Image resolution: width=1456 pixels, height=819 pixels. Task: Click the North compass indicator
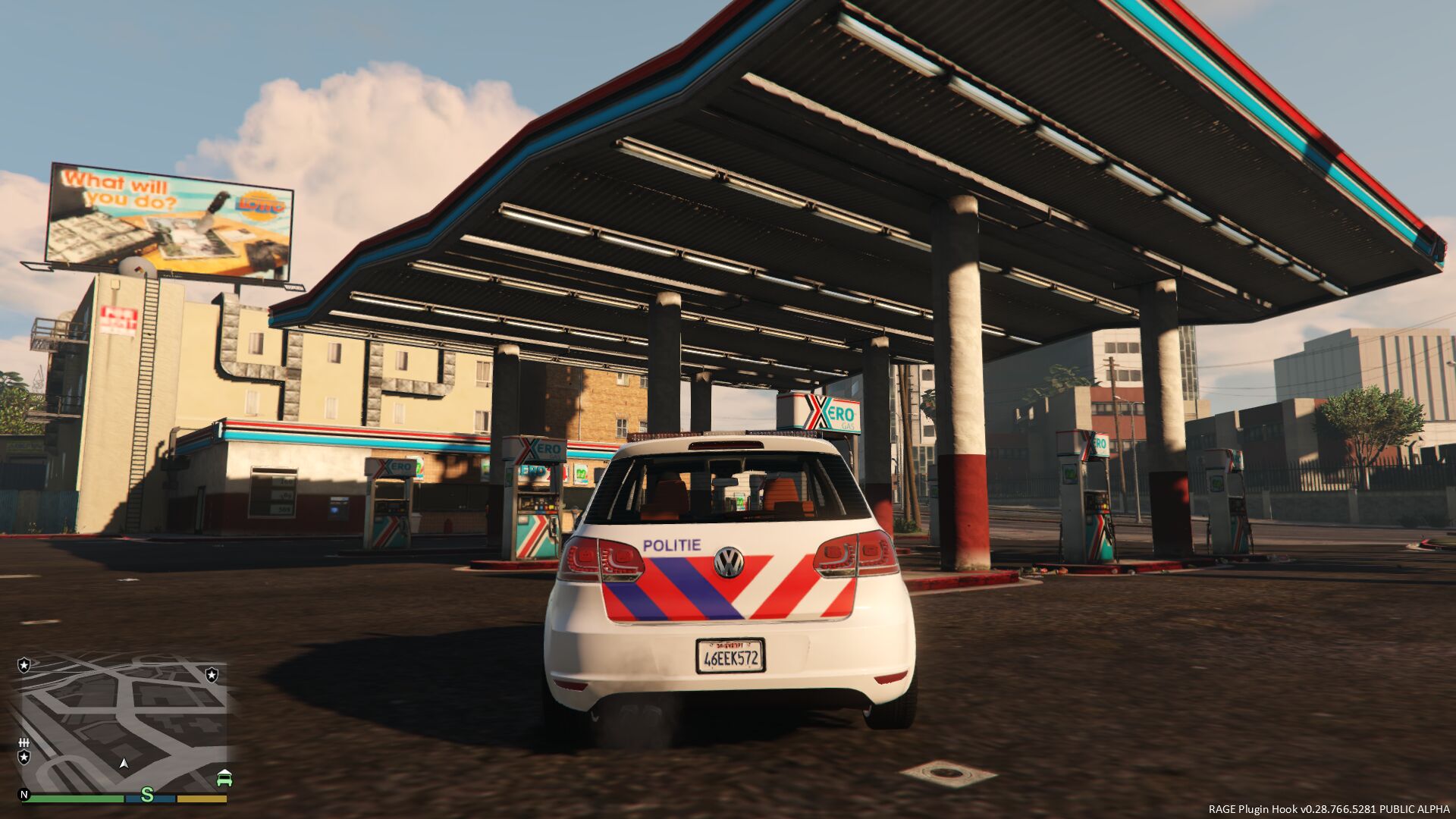pos(24,795)
